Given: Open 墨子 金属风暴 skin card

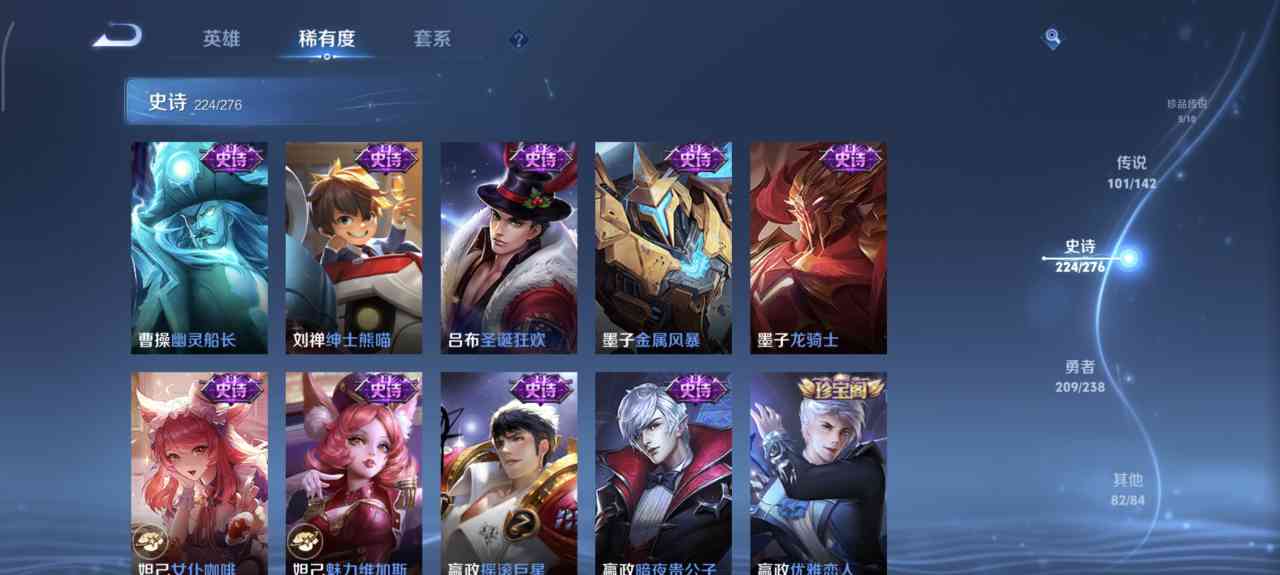Looking at the screenshot, I should point(663,247).
